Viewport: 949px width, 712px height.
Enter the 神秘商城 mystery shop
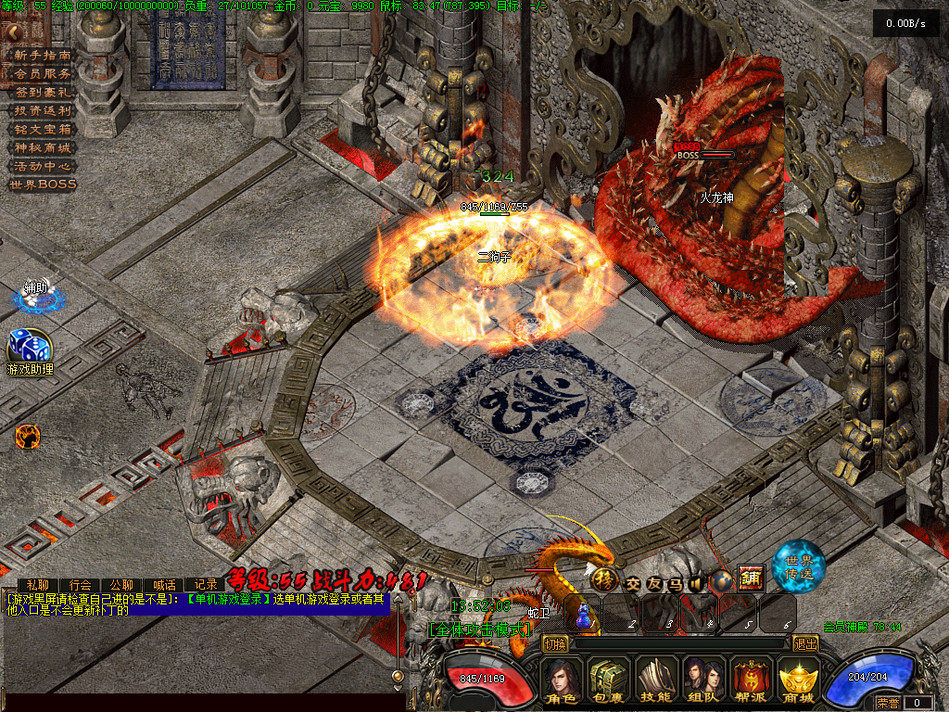[x=42, y=148]
